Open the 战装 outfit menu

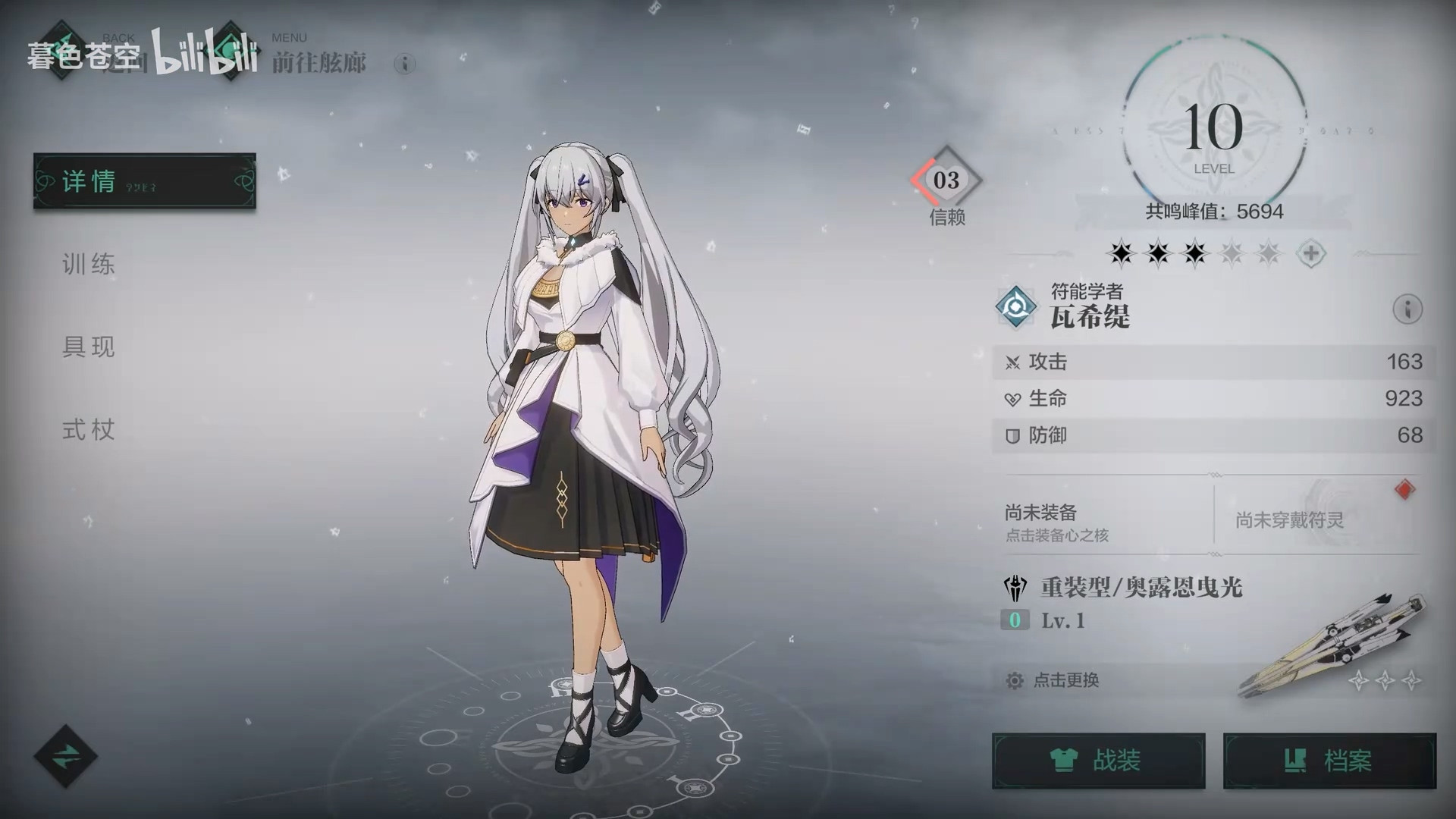pyautogui.click(x=1098, y=760)
